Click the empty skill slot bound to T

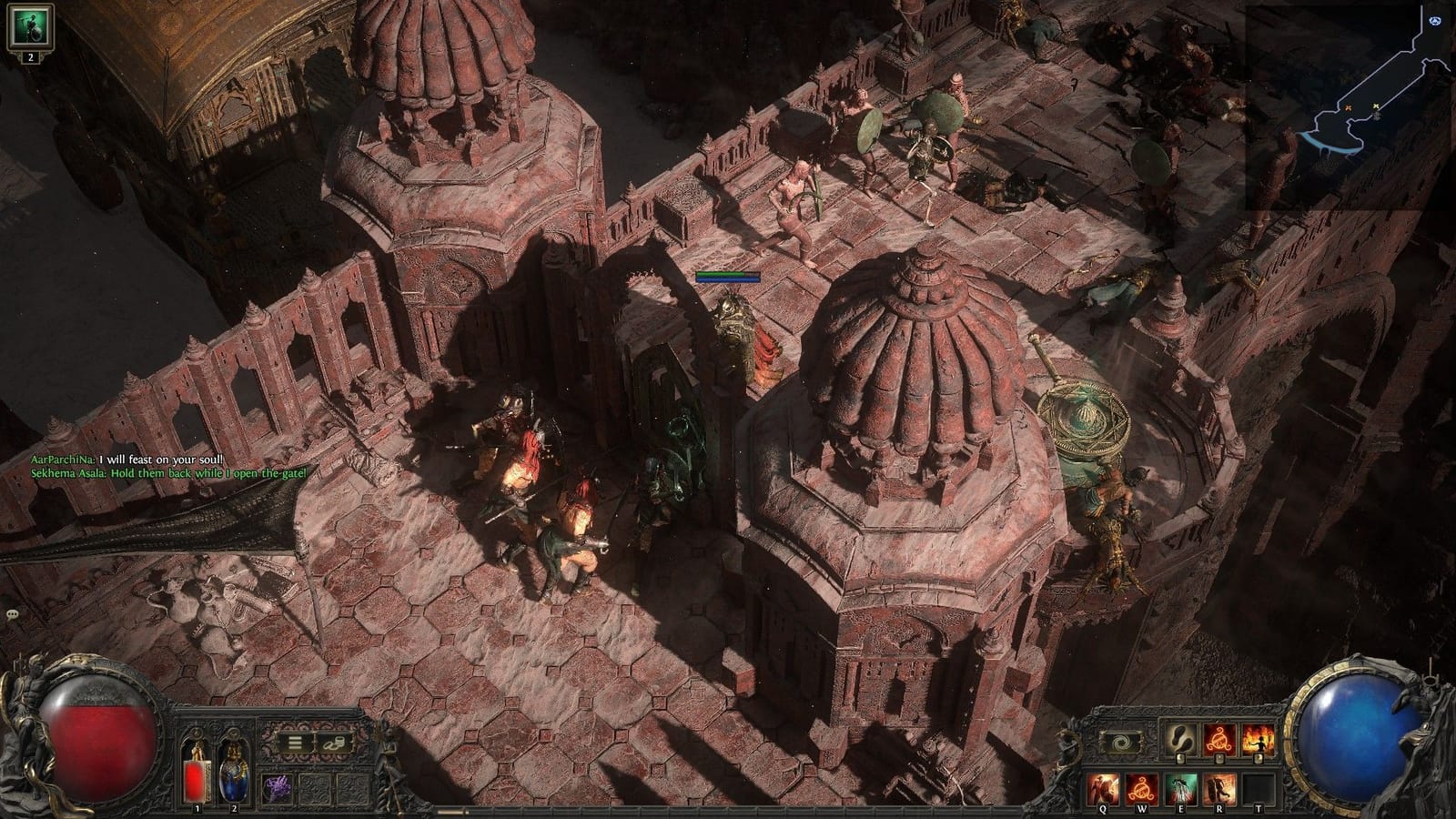[x=1257, y=787]
